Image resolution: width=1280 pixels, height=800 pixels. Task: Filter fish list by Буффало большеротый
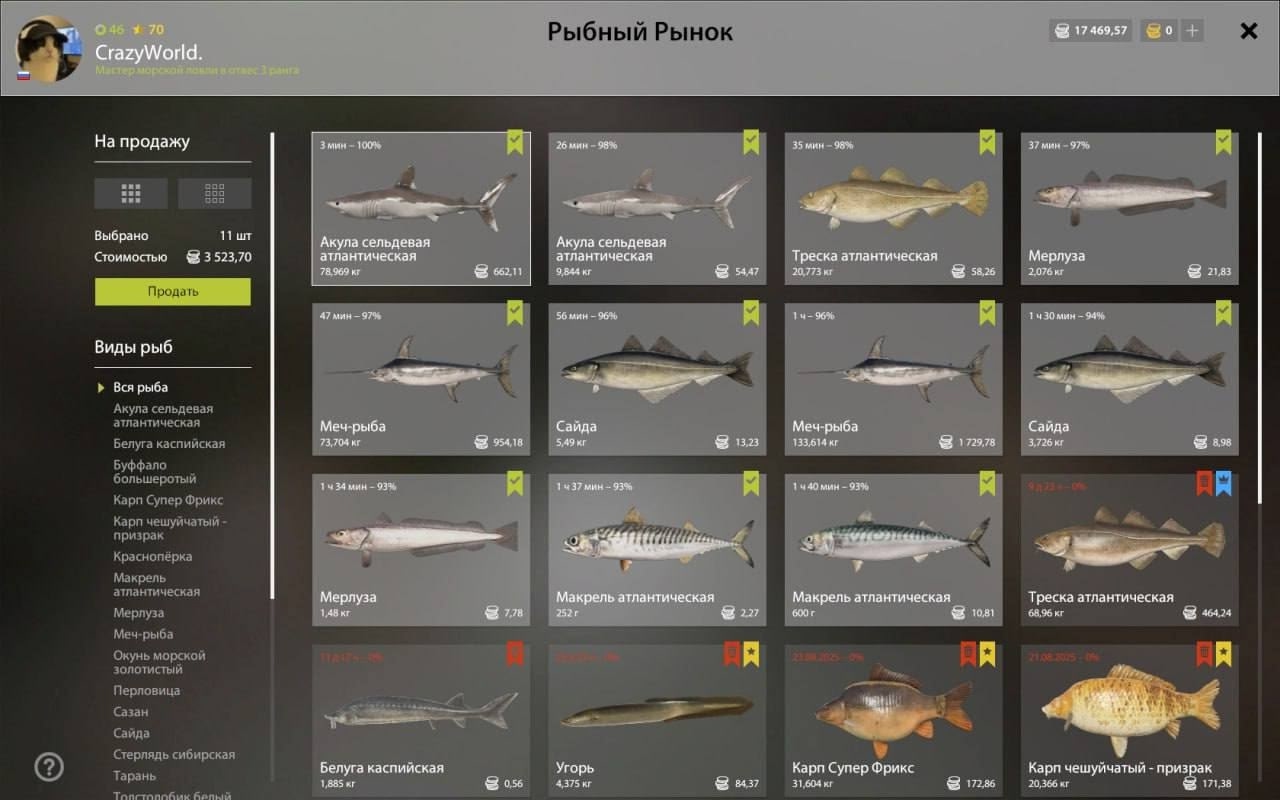[155, 472]
